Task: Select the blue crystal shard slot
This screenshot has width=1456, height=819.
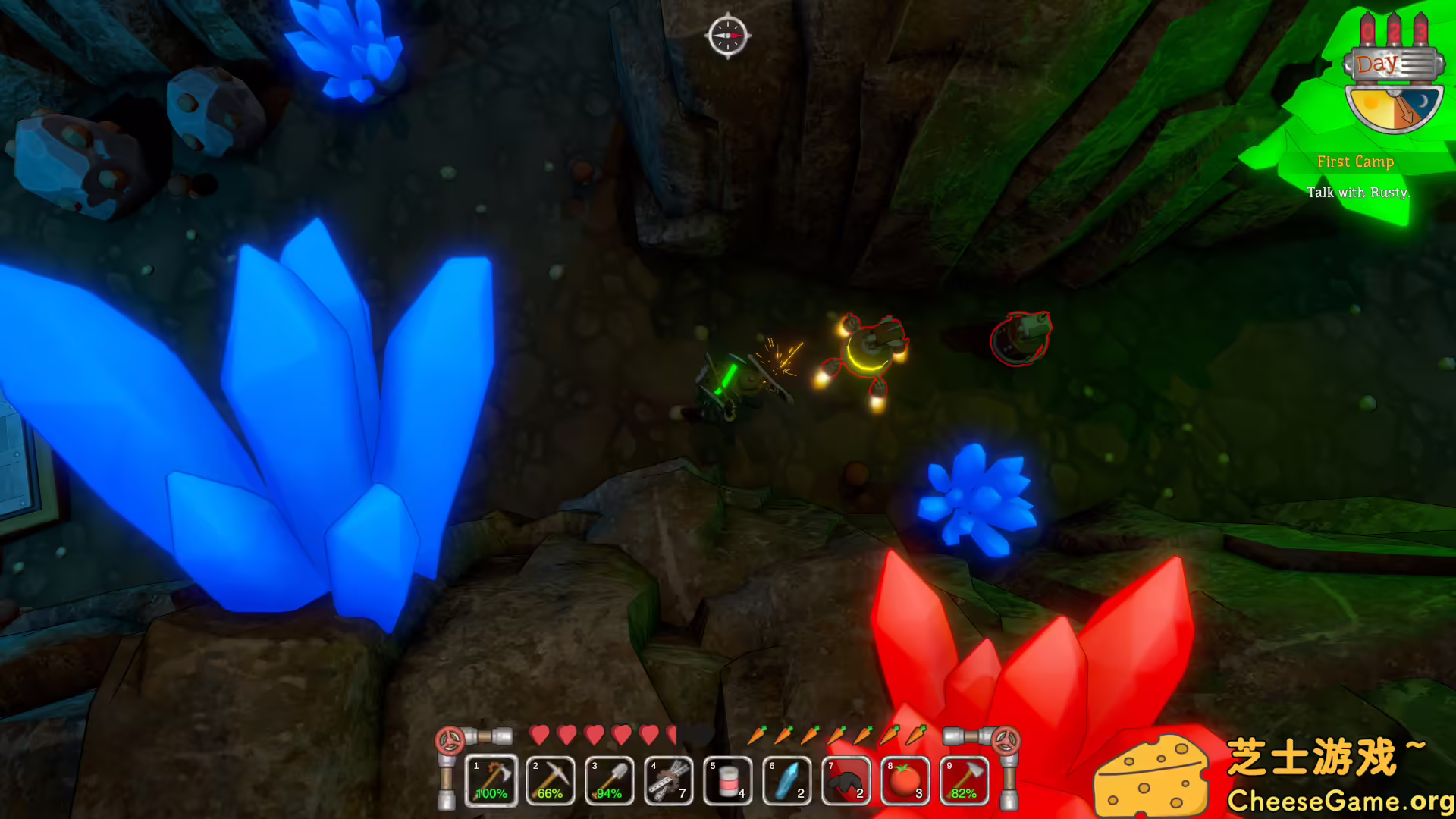Action: (x=787, y=780)
